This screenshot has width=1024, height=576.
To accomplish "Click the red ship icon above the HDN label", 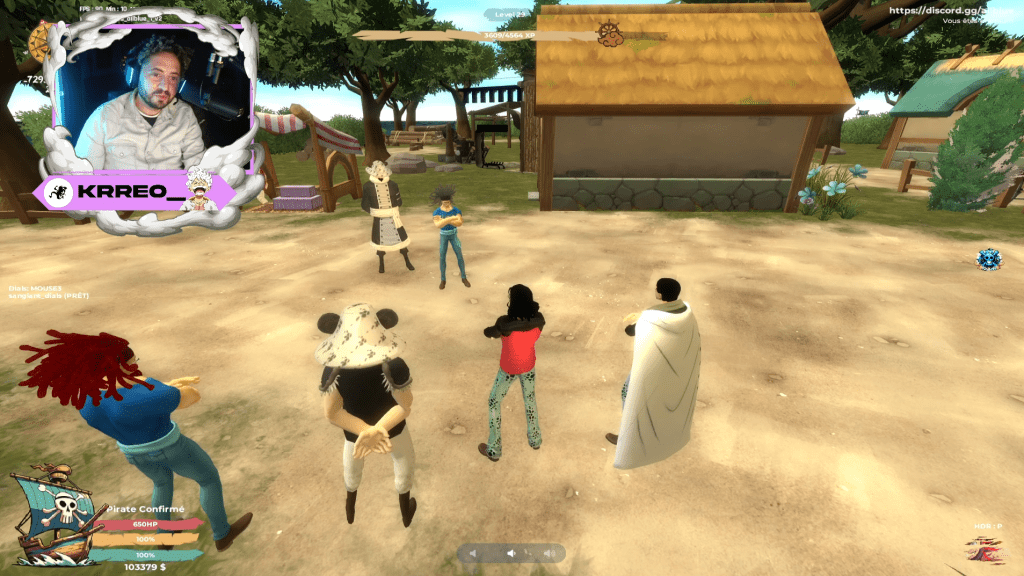I will tap(985, 549).
